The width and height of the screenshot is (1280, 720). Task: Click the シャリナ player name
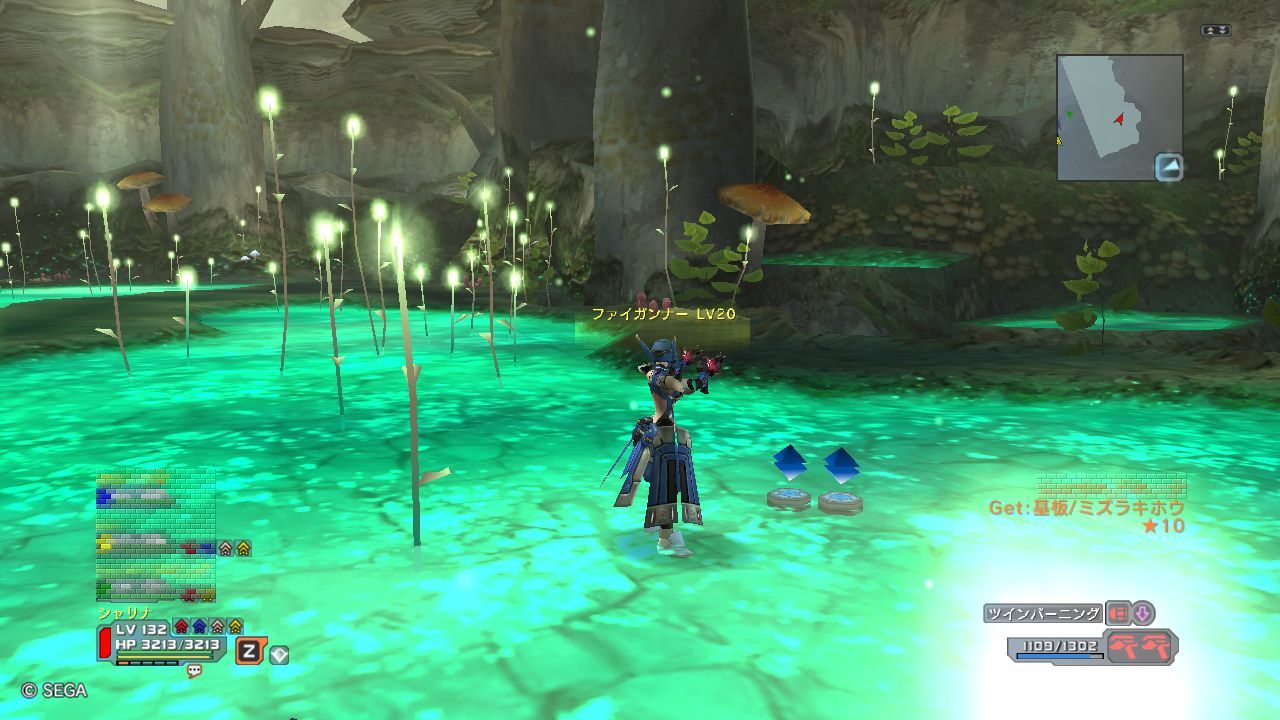[x=123, y=613]
